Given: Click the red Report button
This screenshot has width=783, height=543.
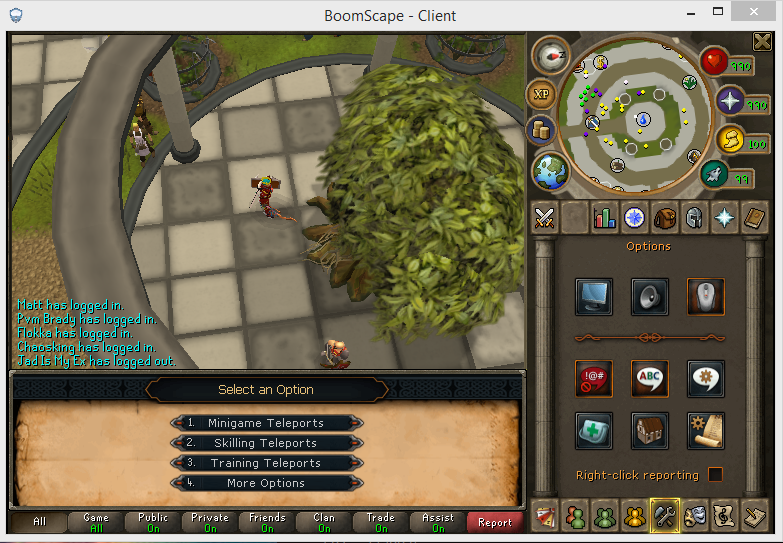Looking at the screenshot, I should pos(495,522).
